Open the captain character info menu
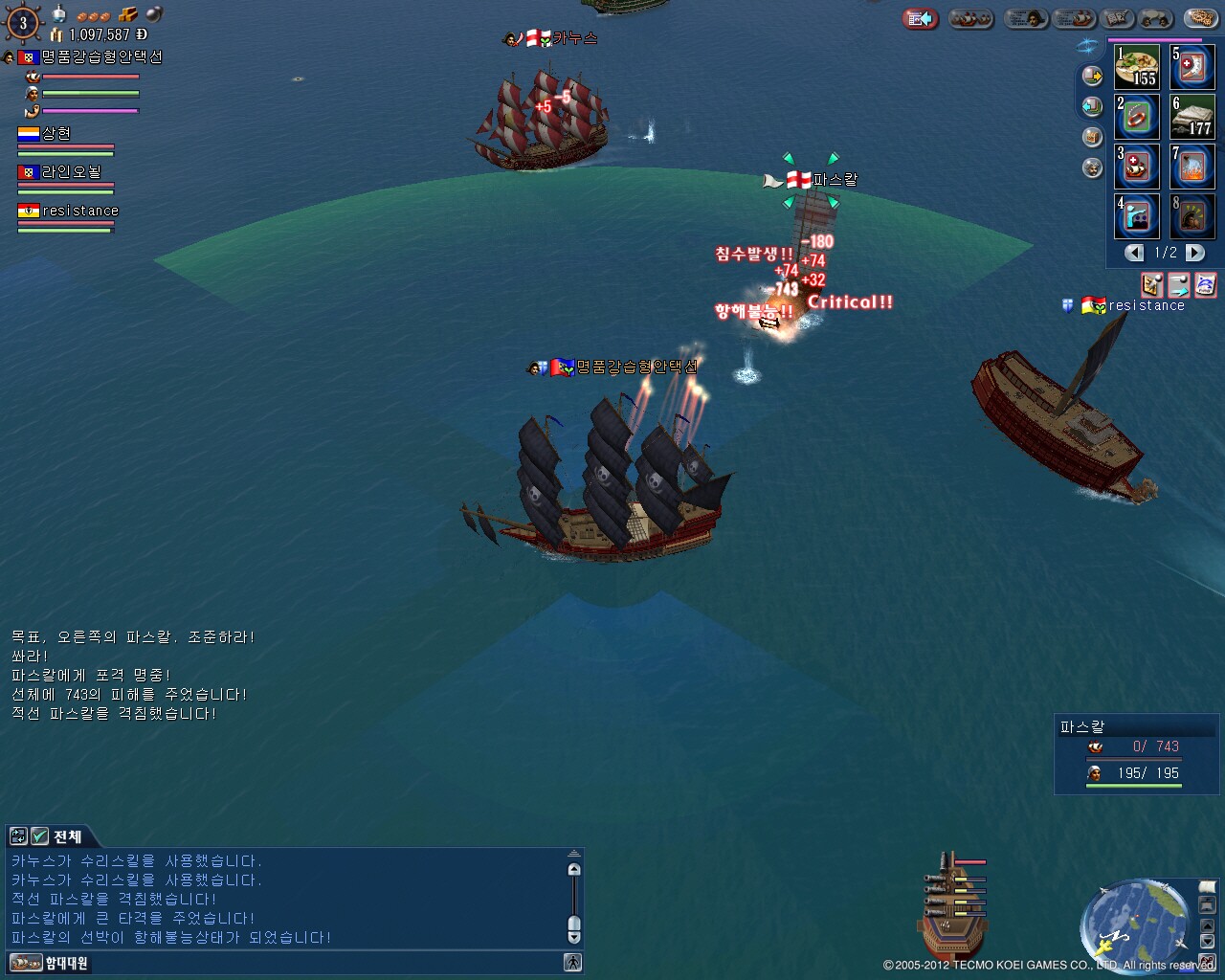 (1024, 18)
